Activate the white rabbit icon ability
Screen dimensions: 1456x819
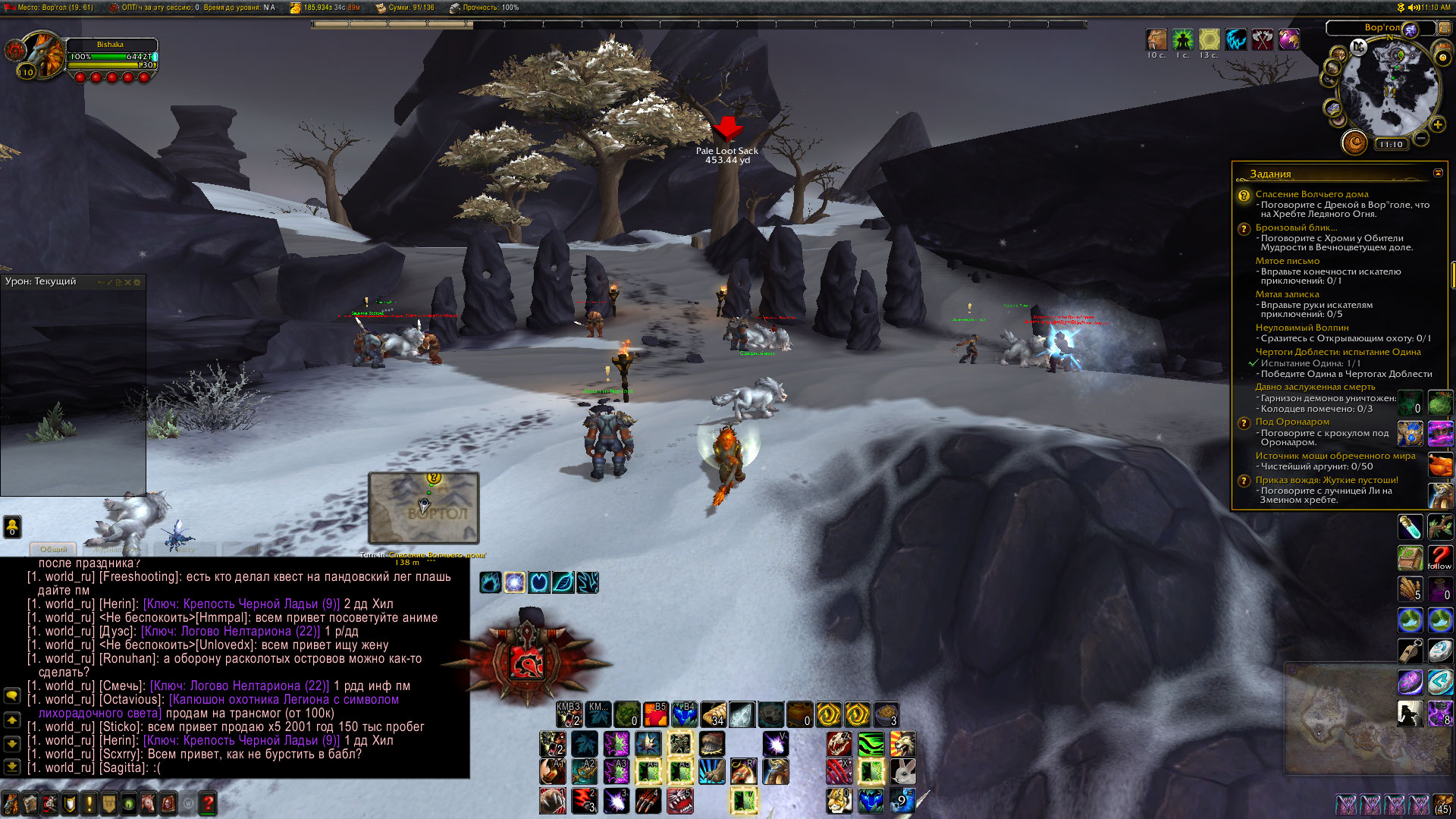pos(902,772)
